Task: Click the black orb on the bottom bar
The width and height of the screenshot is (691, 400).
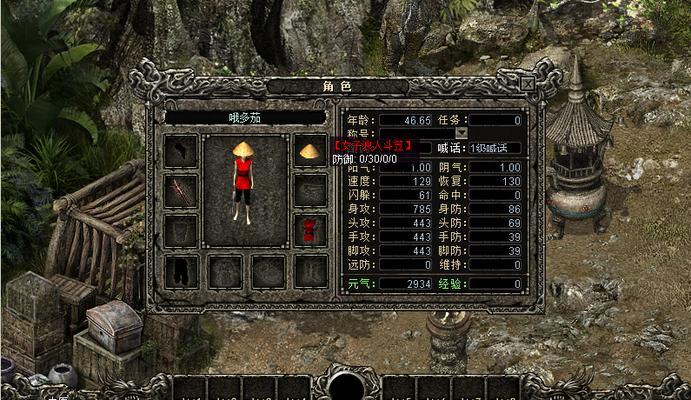Action: pyautogui.click(x=346, y=386)
